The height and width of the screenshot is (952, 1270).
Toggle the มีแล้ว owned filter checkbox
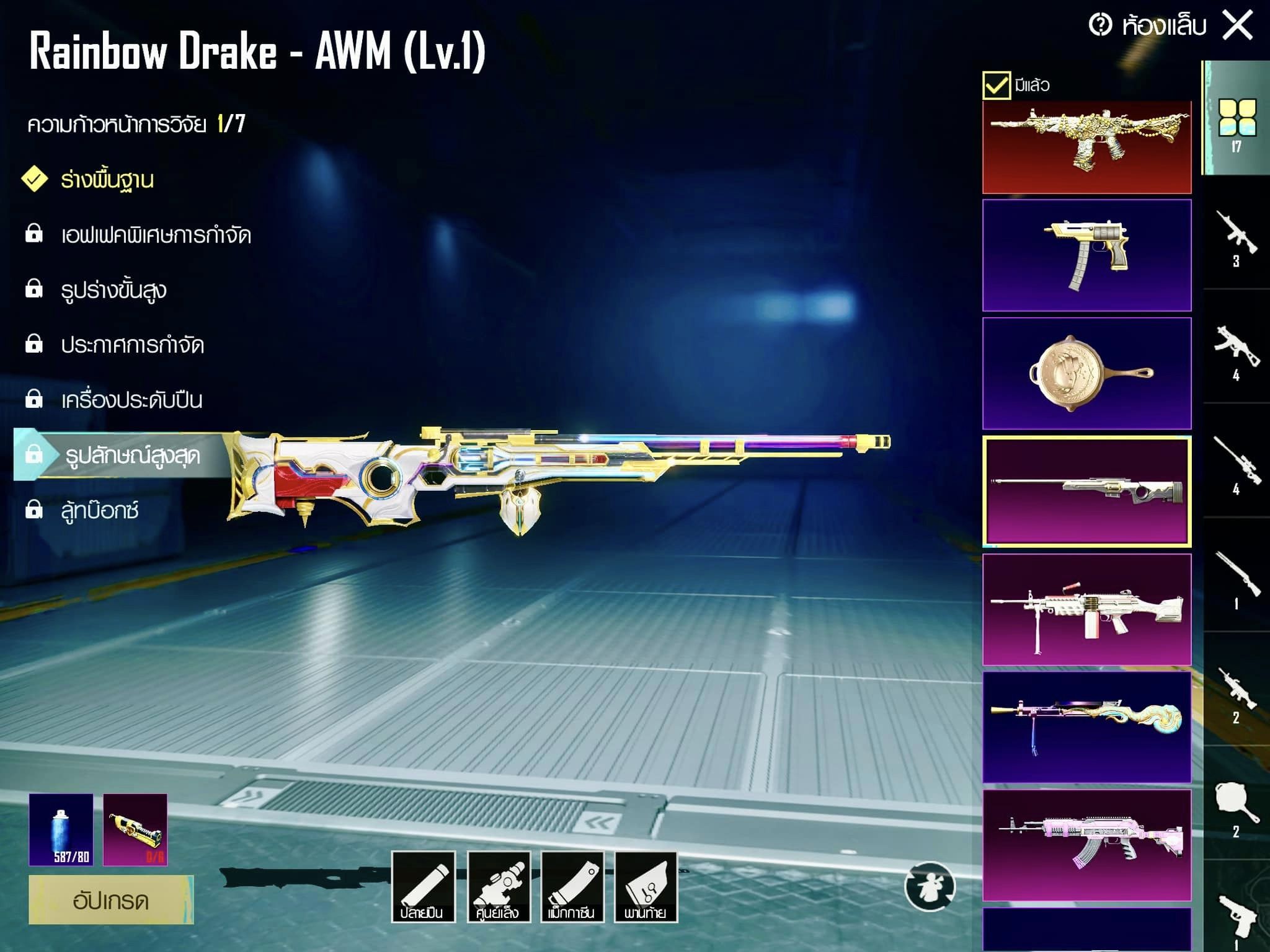pos(997,85)
